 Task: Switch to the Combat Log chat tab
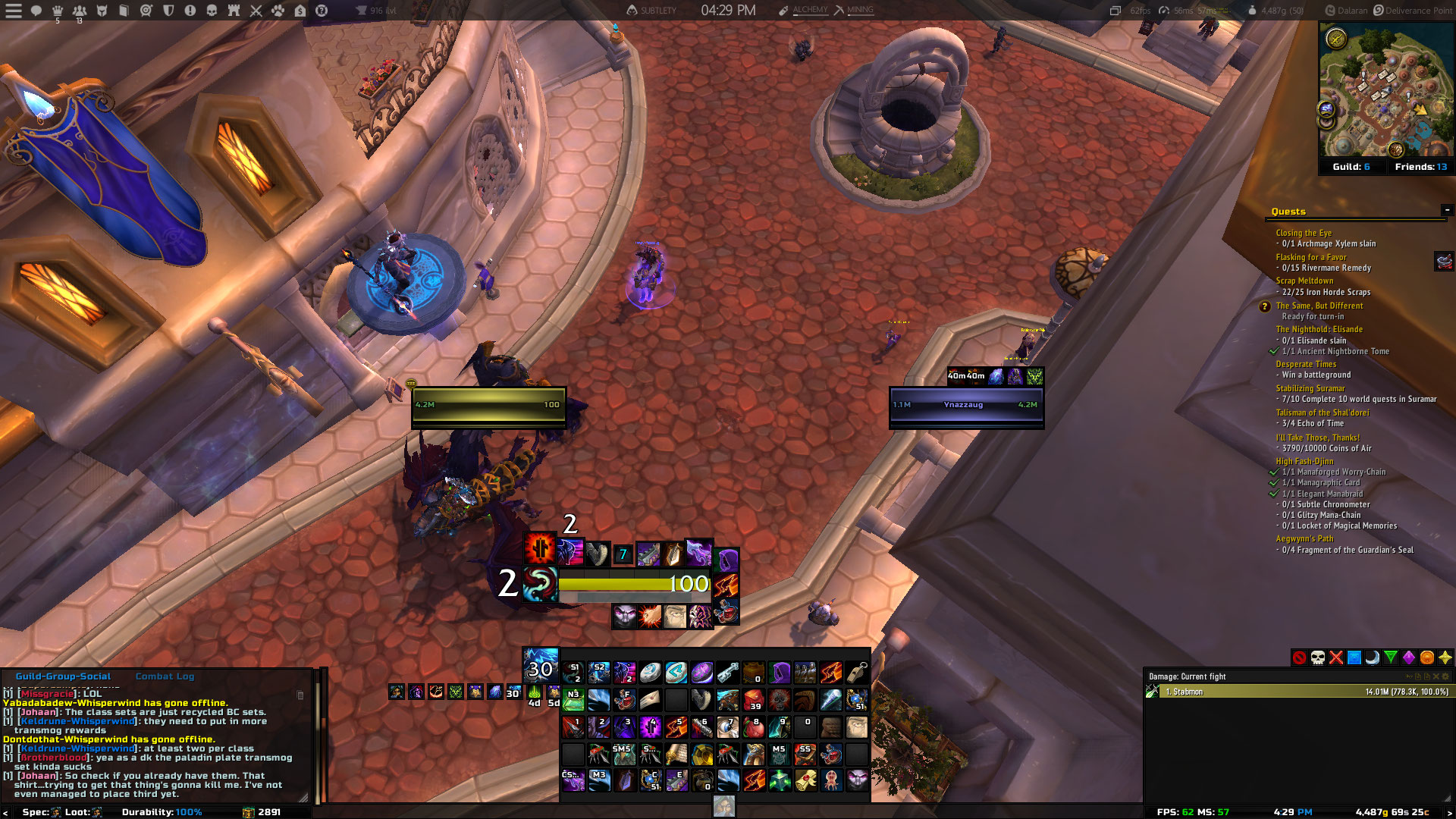click(x=165, y=676)
